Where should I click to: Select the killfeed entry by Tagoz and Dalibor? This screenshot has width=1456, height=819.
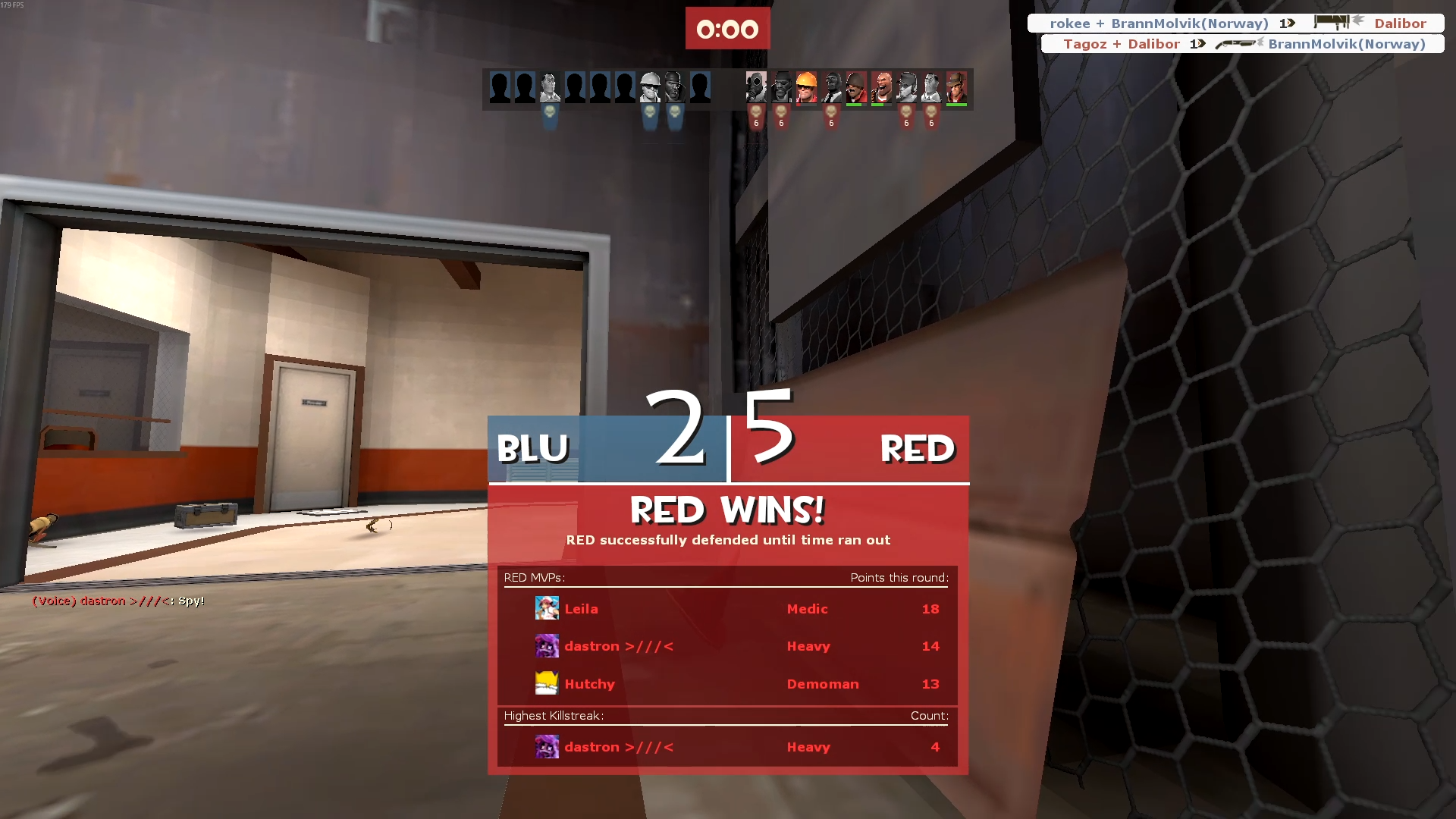(x=1242, y=44)
